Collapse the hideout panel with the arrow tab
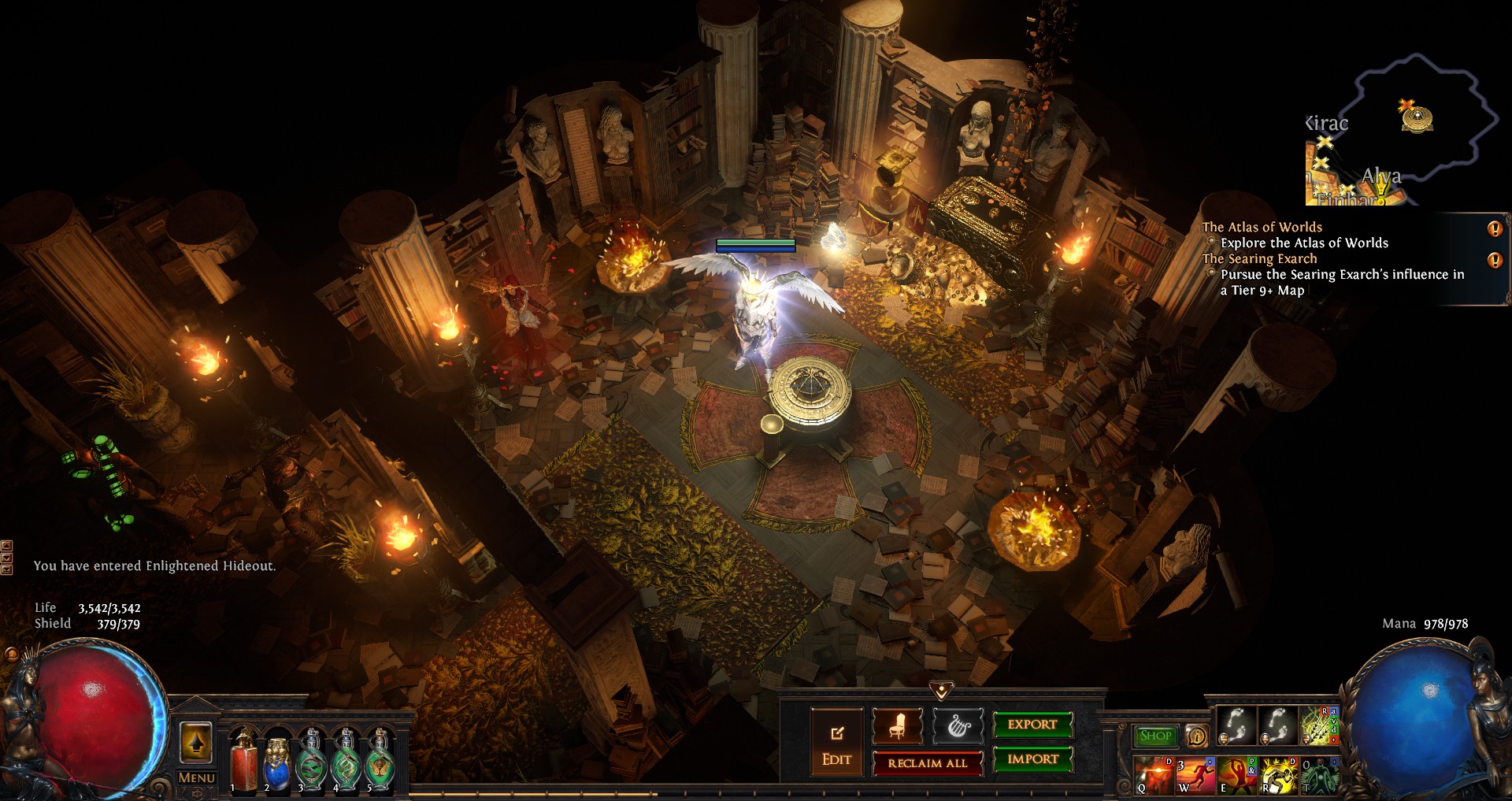Image resolution: width=1512 pixels, height=801 pixels. click(941, 691)
